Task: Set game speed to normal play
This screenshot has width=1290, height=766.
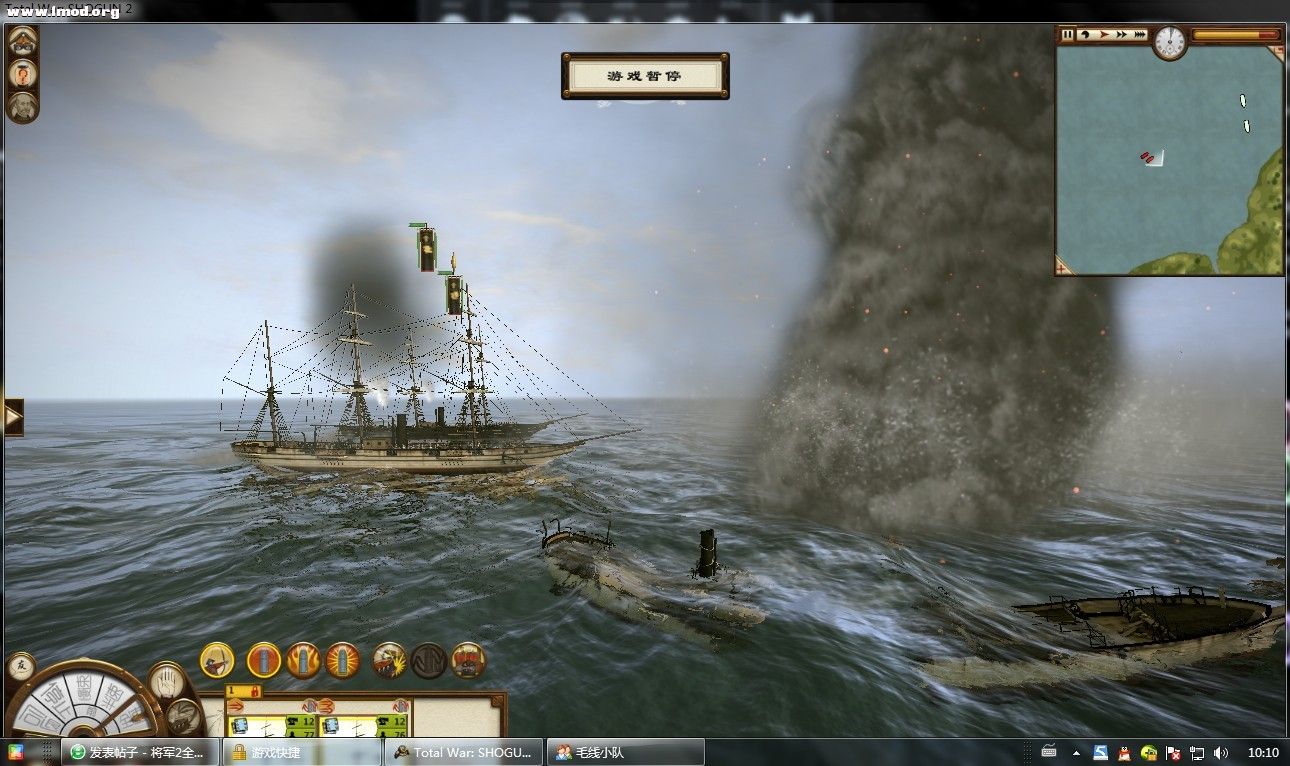Action: (1104, 34)
